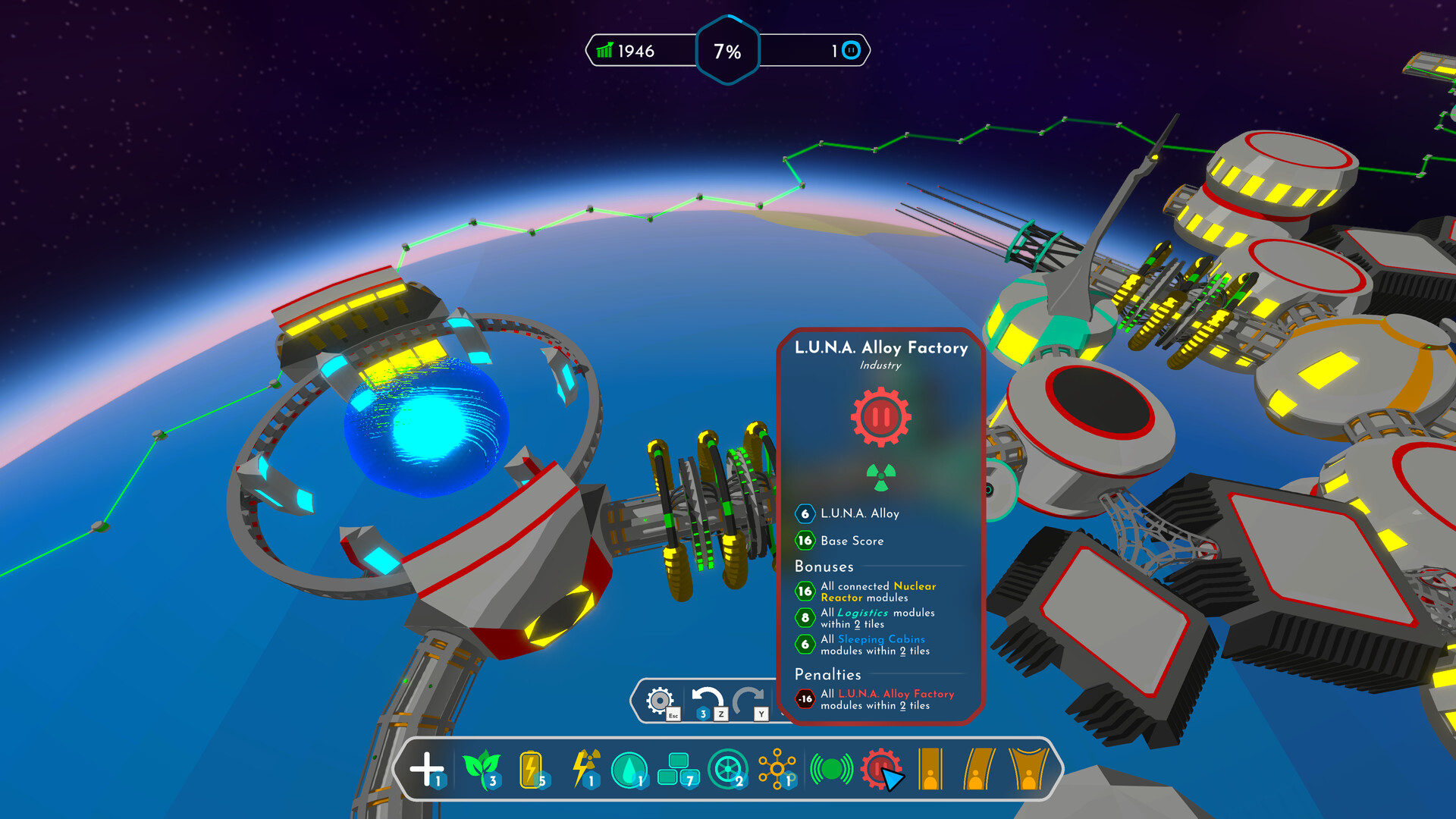This screenshot has height=819, width=1456.
Task: Select the nuclear reactor lightning module
Action: 585,768
